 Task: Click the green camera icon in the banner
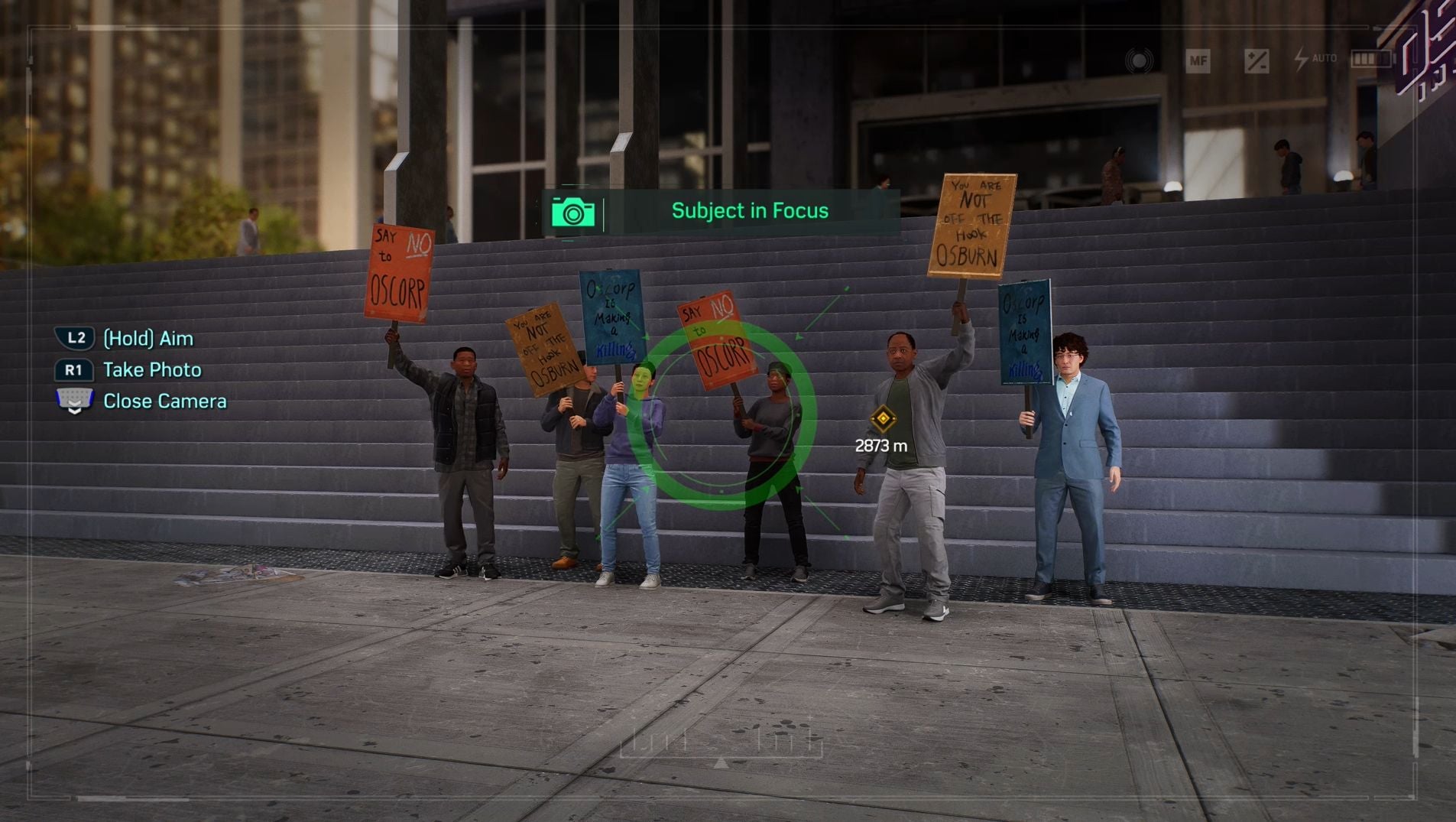click(573, 210)
